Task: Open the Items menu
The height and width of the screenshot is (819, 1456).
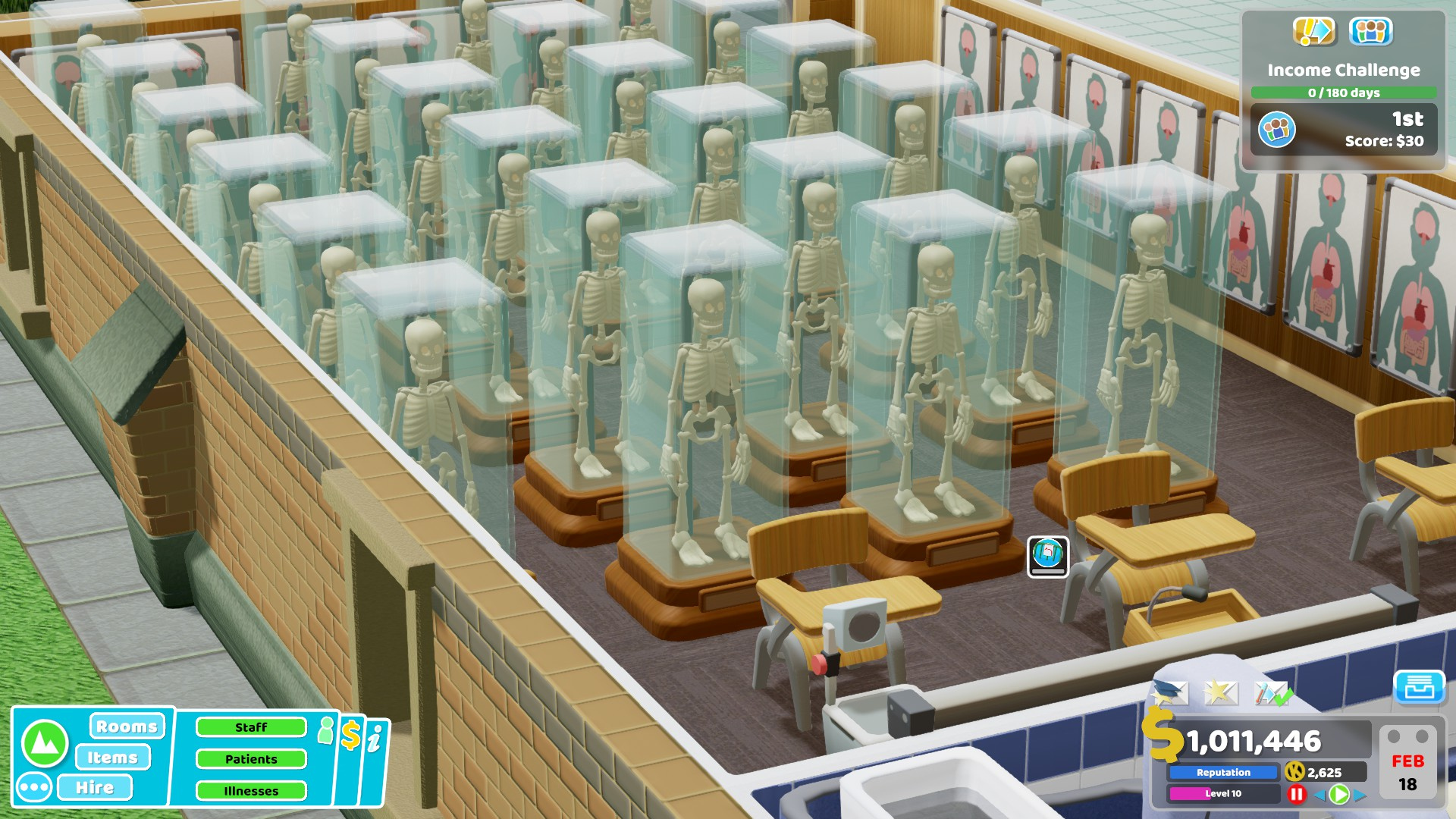Action: 113,758
